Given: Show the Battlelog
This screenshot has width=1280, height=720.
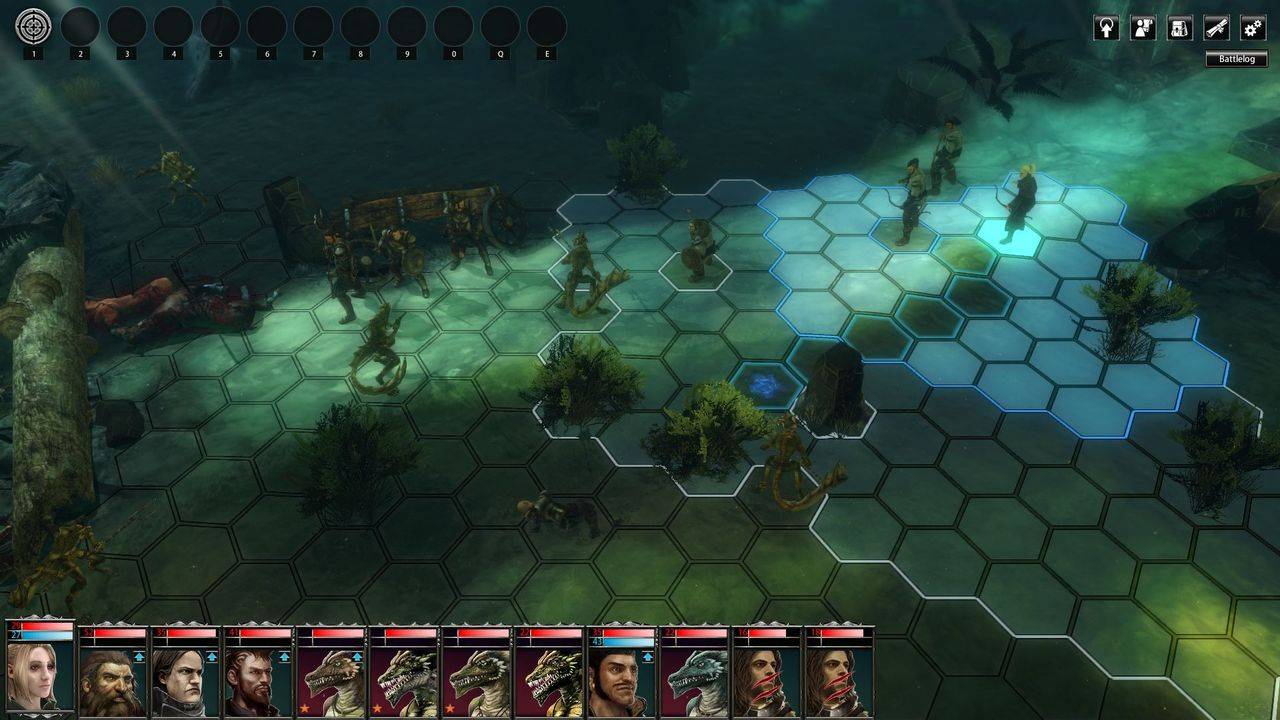Looking at the screenshot, I should point(1236,59).
